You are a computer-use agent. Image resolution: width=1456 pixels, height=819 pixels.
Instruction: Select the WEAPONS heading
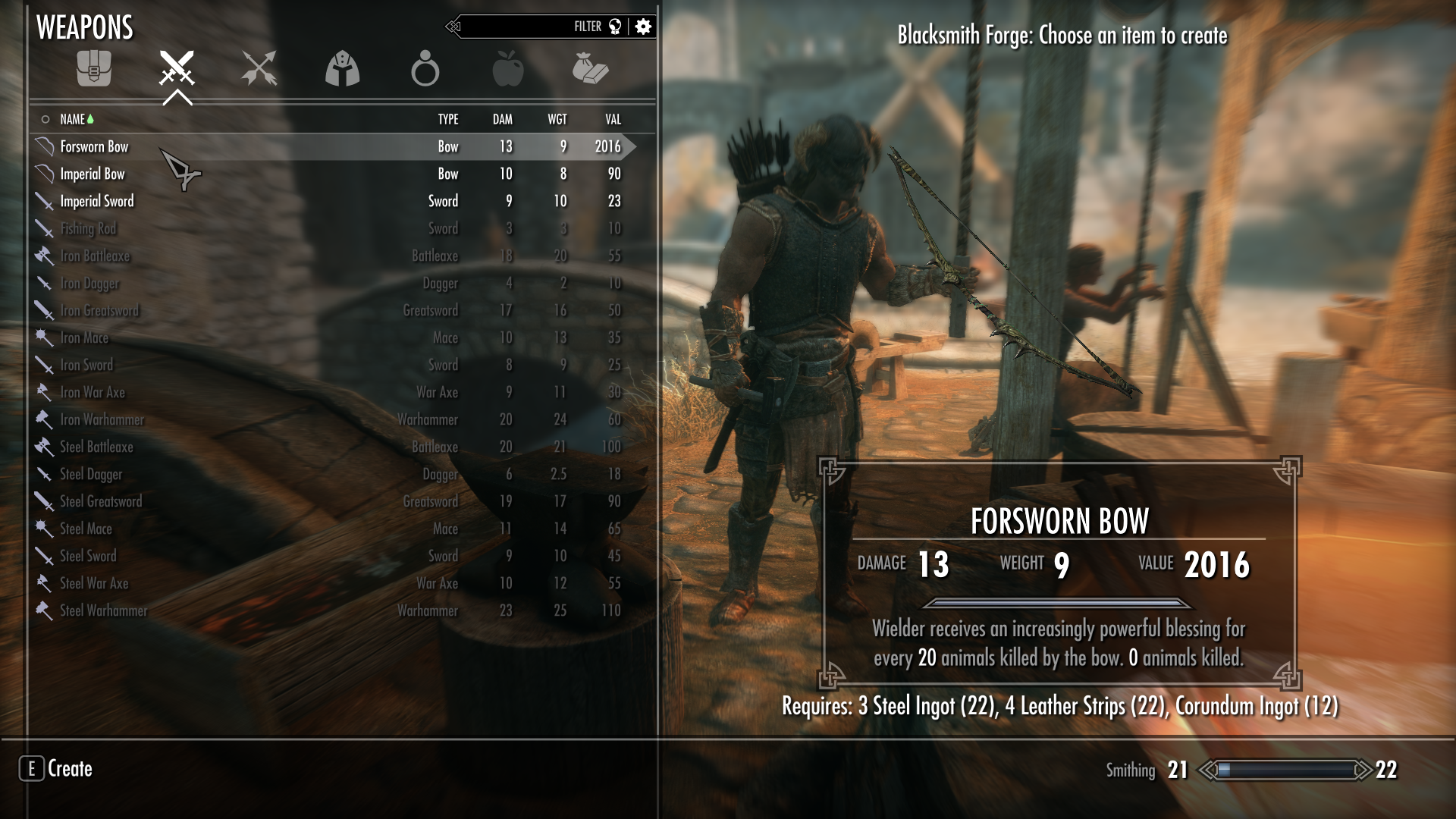pyautogui.click(x=85, y=27)
